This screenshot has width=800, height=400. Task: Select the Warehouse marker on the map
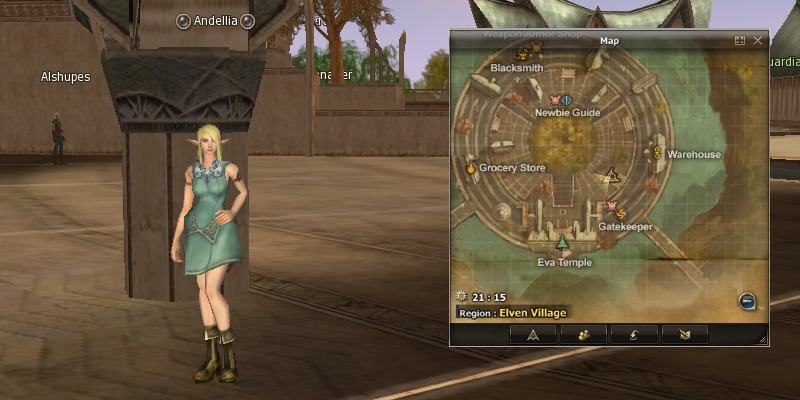pos(657,154)
